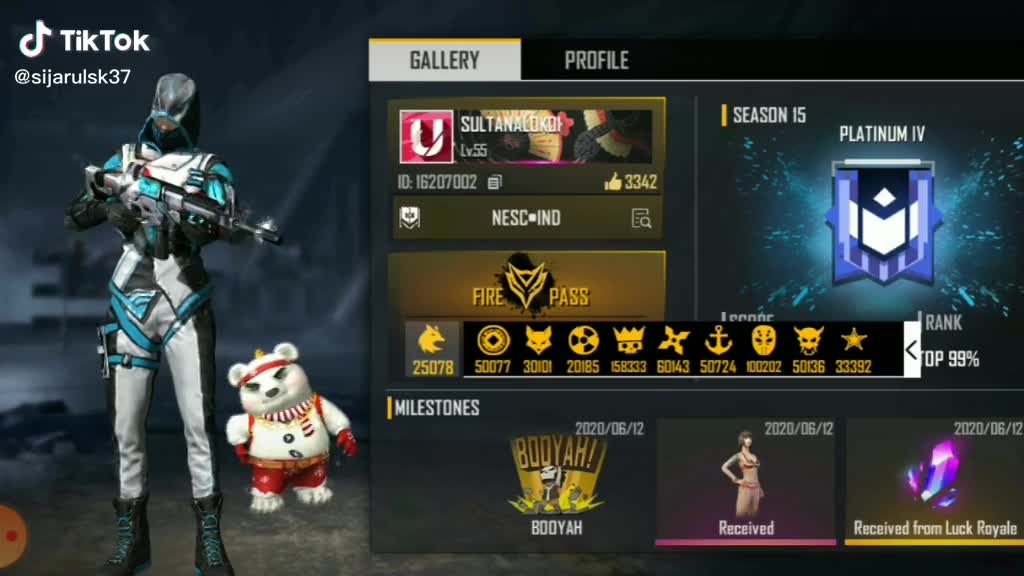Select the radiation badge numbered 20185

coord(583,349)
